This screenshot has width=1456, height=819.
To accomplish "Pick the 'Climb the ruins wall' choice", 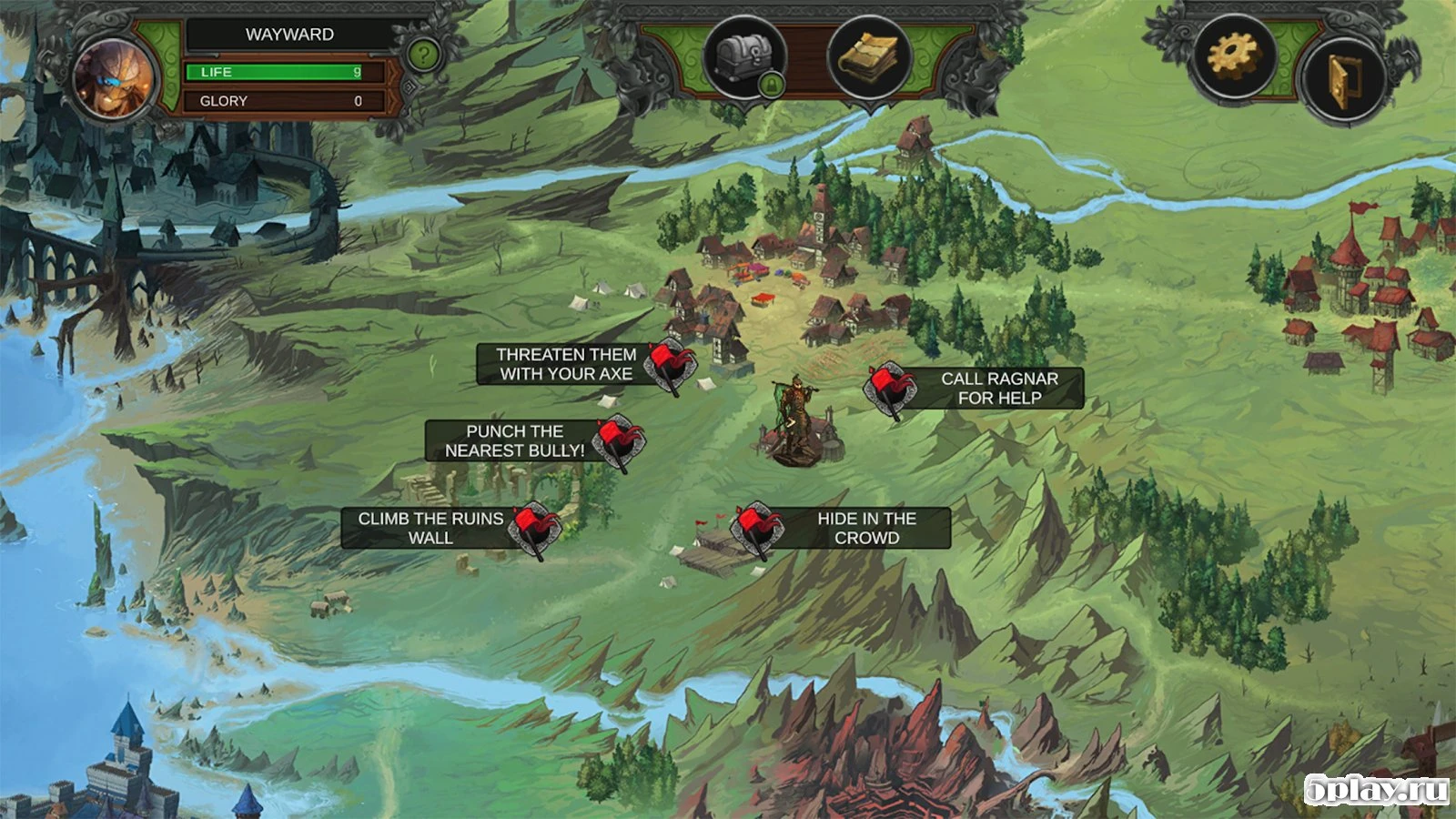I will pyautogui.click(x=430, y=529).
